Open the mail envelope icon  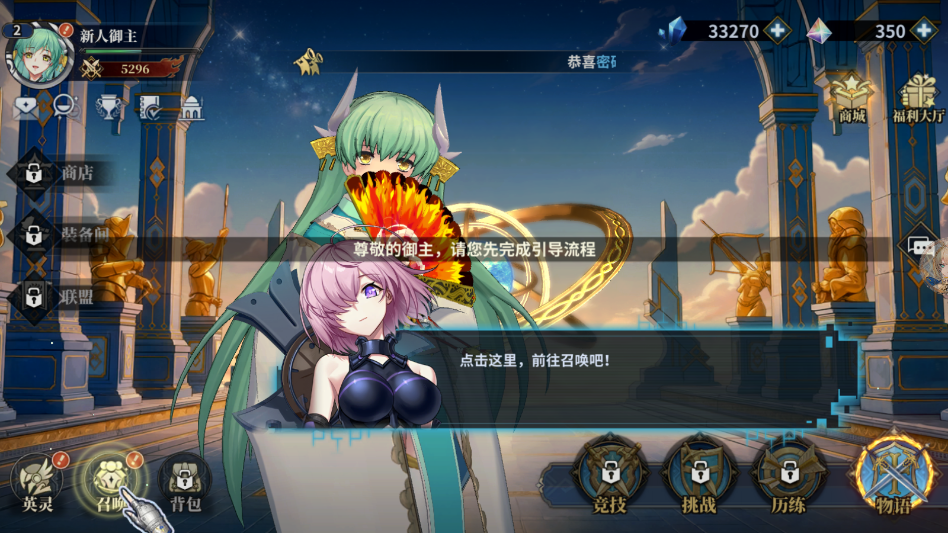[x=24, y=108]
